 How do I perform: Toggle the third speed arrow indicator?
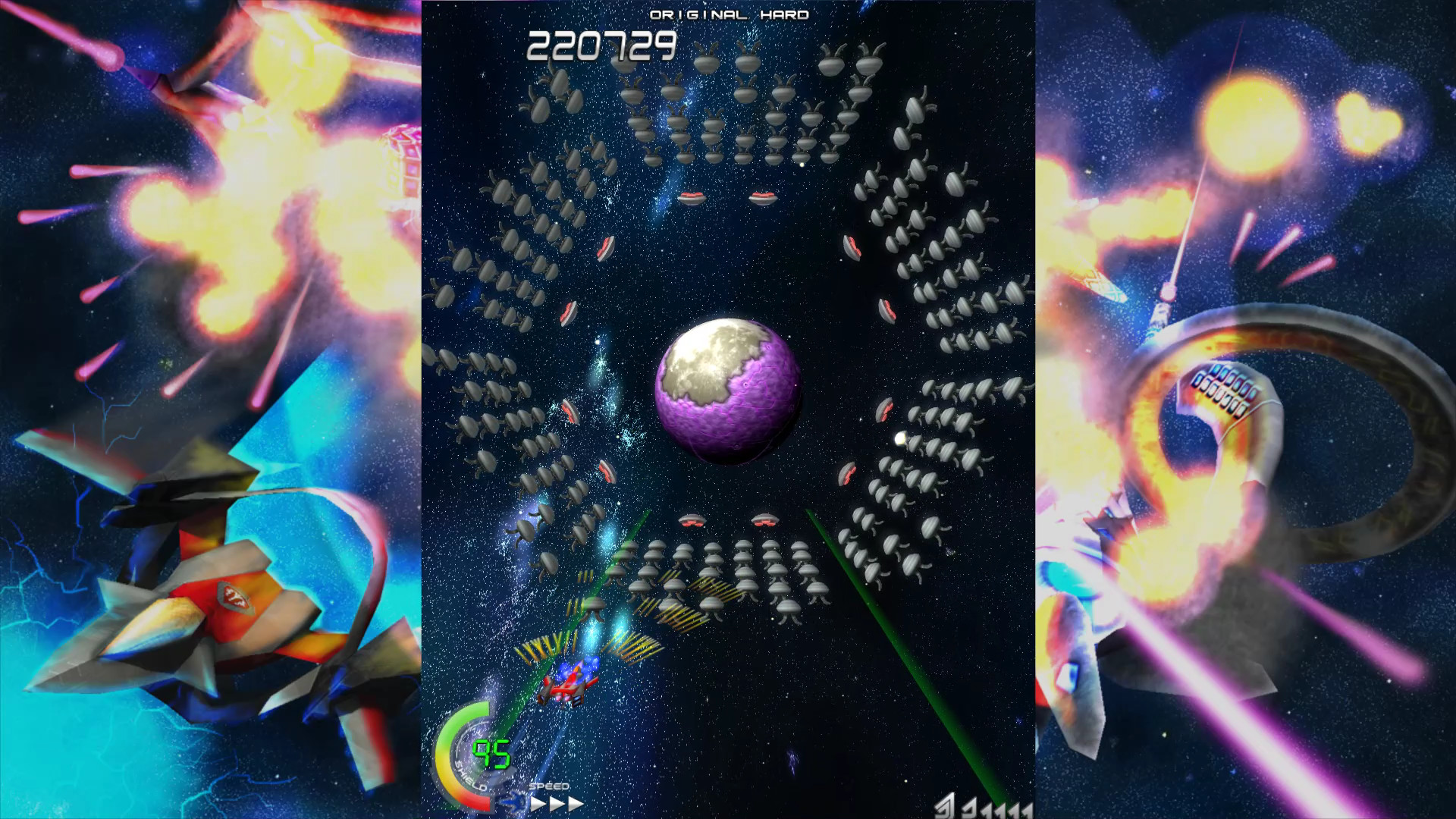(x=574, y=802)
